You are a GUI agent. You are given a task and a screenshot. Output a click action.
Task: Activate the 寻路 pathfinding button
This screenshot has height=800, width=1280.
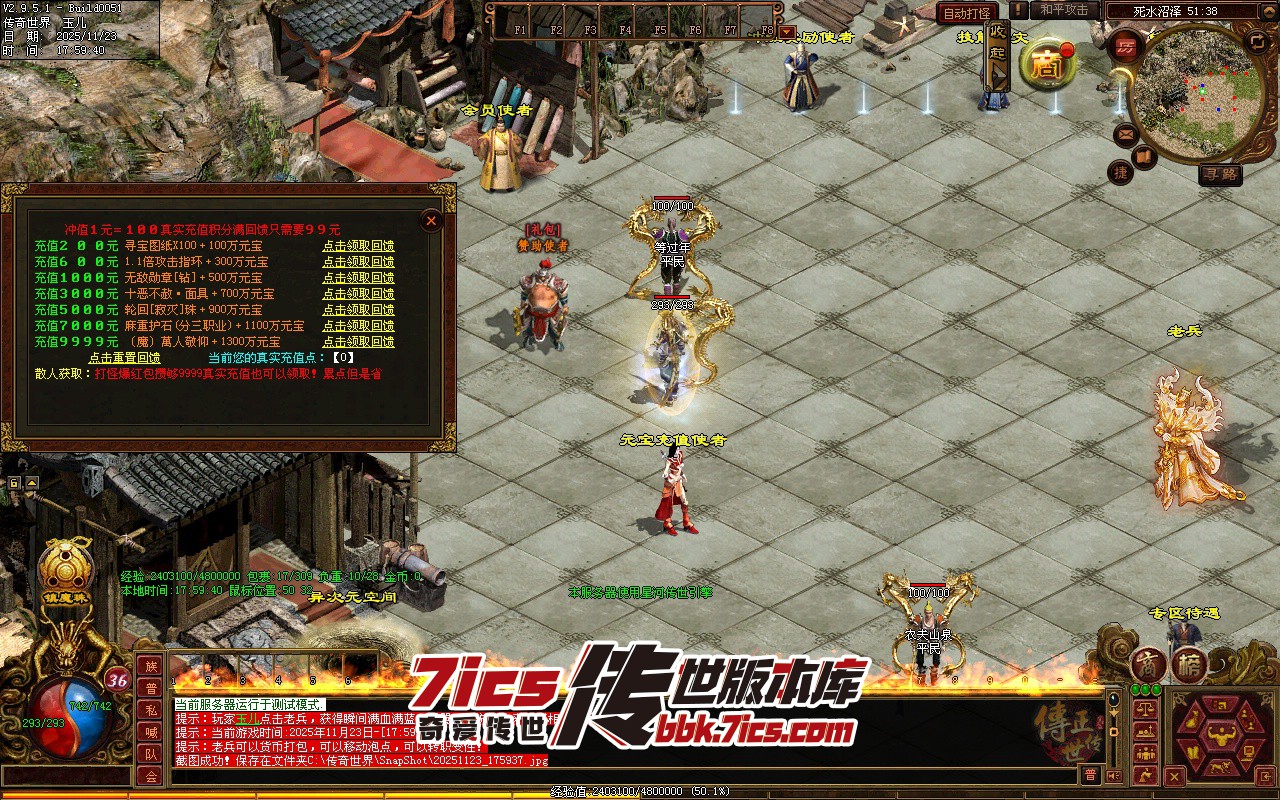tap(1220, 174)
